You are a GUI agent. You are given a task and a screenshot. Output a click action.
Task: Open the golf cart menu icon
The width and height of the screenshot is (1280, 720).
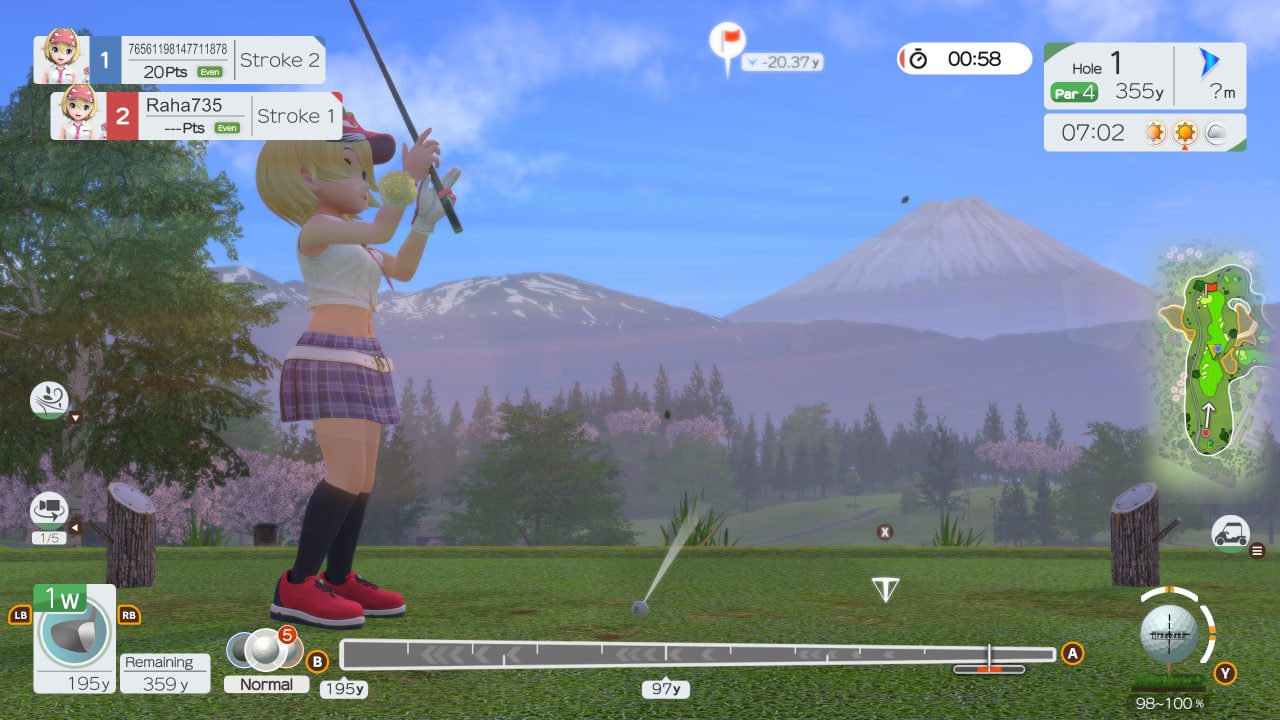[1230, 533]
